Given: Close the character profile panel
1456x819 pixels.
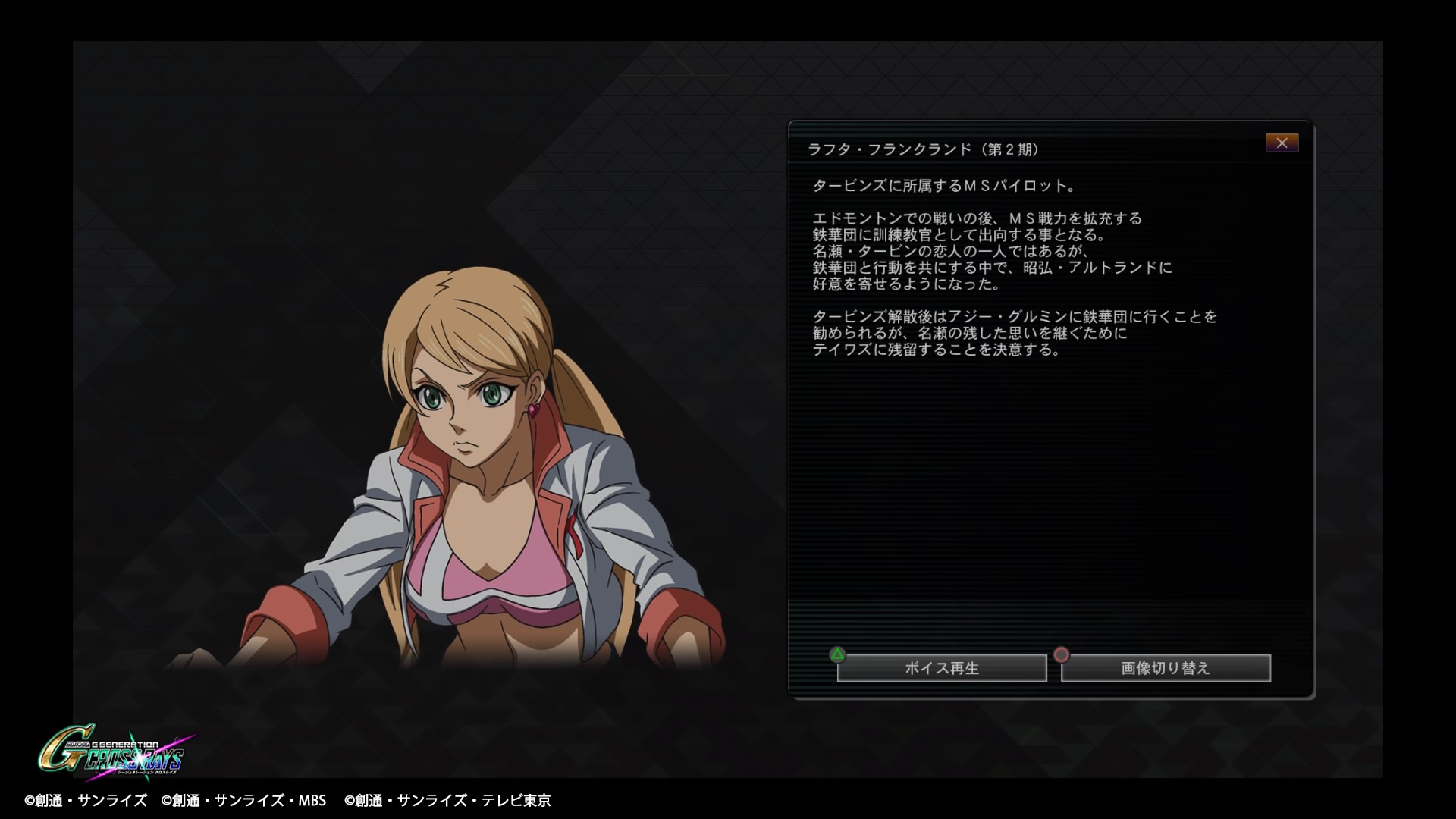Looking at the screenshot, I should 1282,143.
